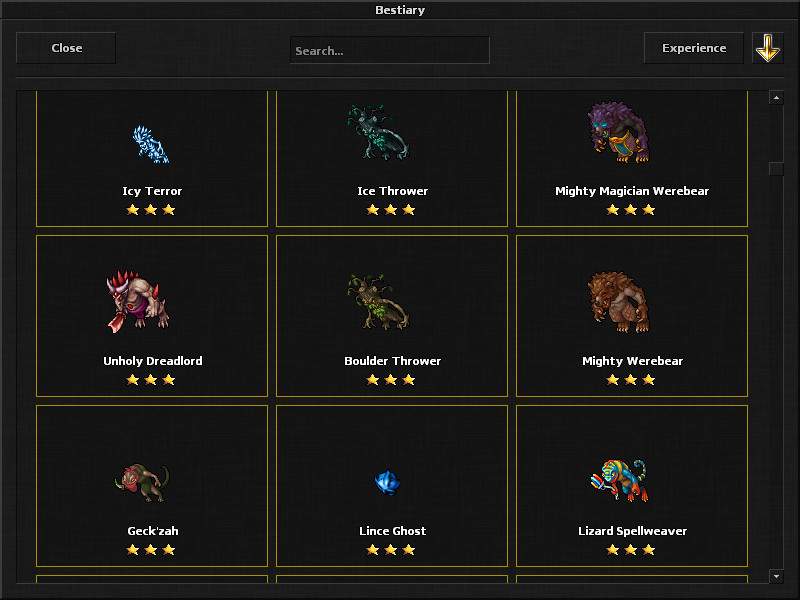
Task: View the Mighty Magician Werebear entry
Action: [x=632, y=158]
